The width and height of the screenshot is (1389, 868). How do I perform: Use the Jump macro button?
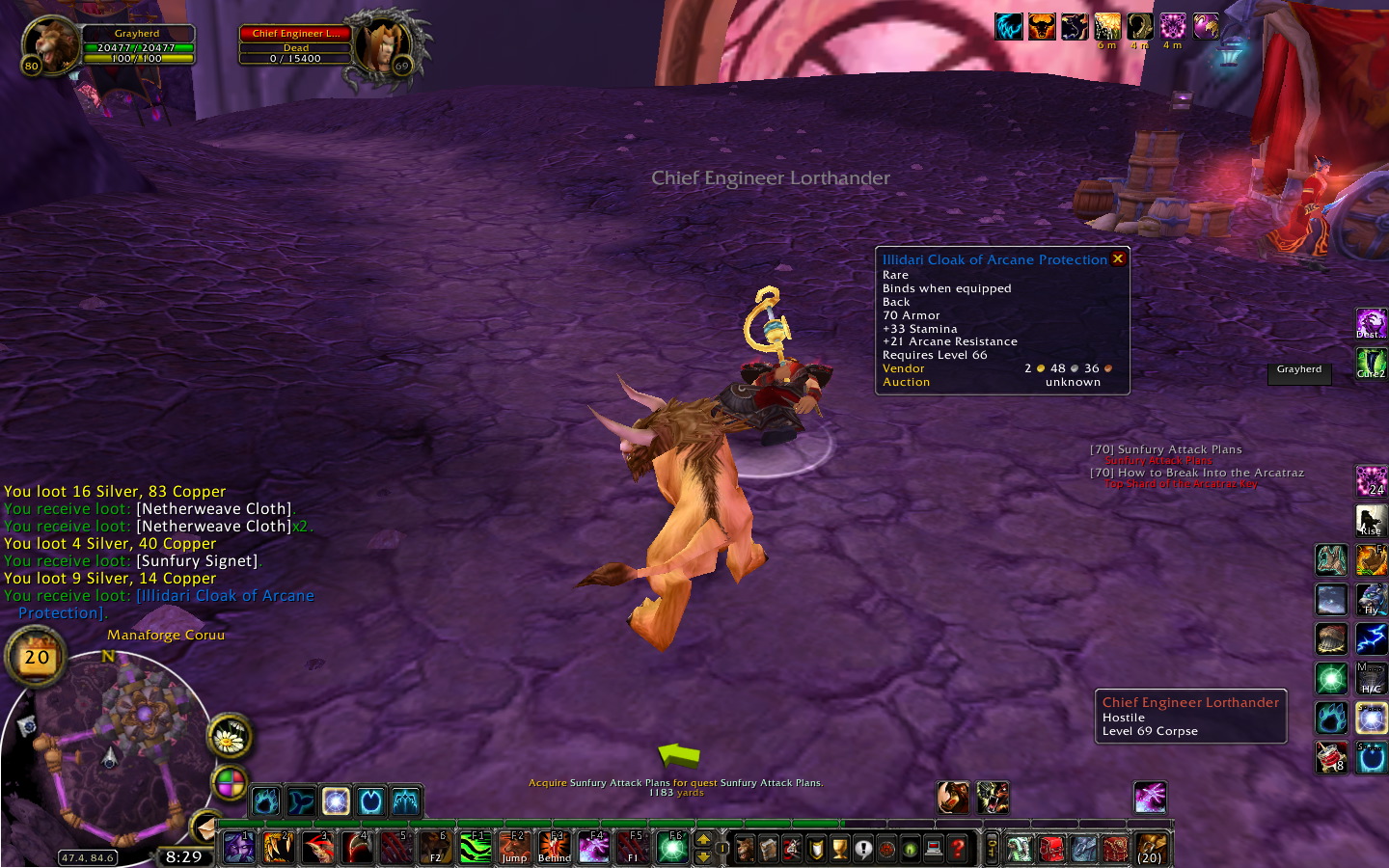[x=514, y=848]
